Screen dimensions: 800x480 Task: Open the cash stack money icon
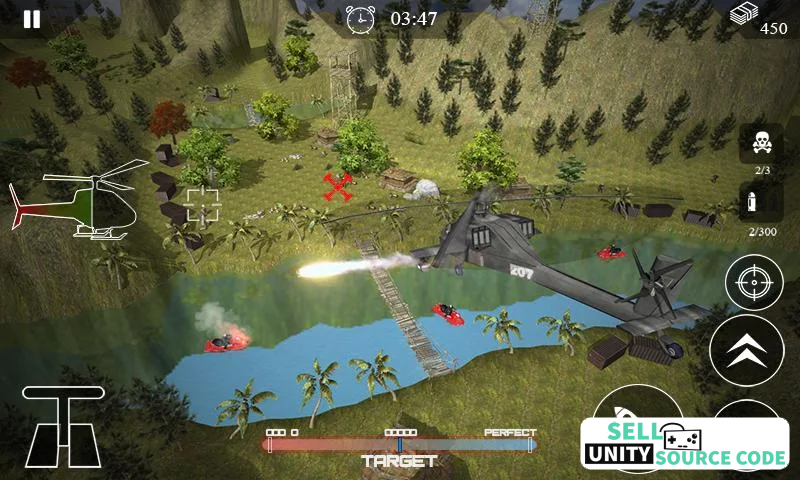point(743,14)
